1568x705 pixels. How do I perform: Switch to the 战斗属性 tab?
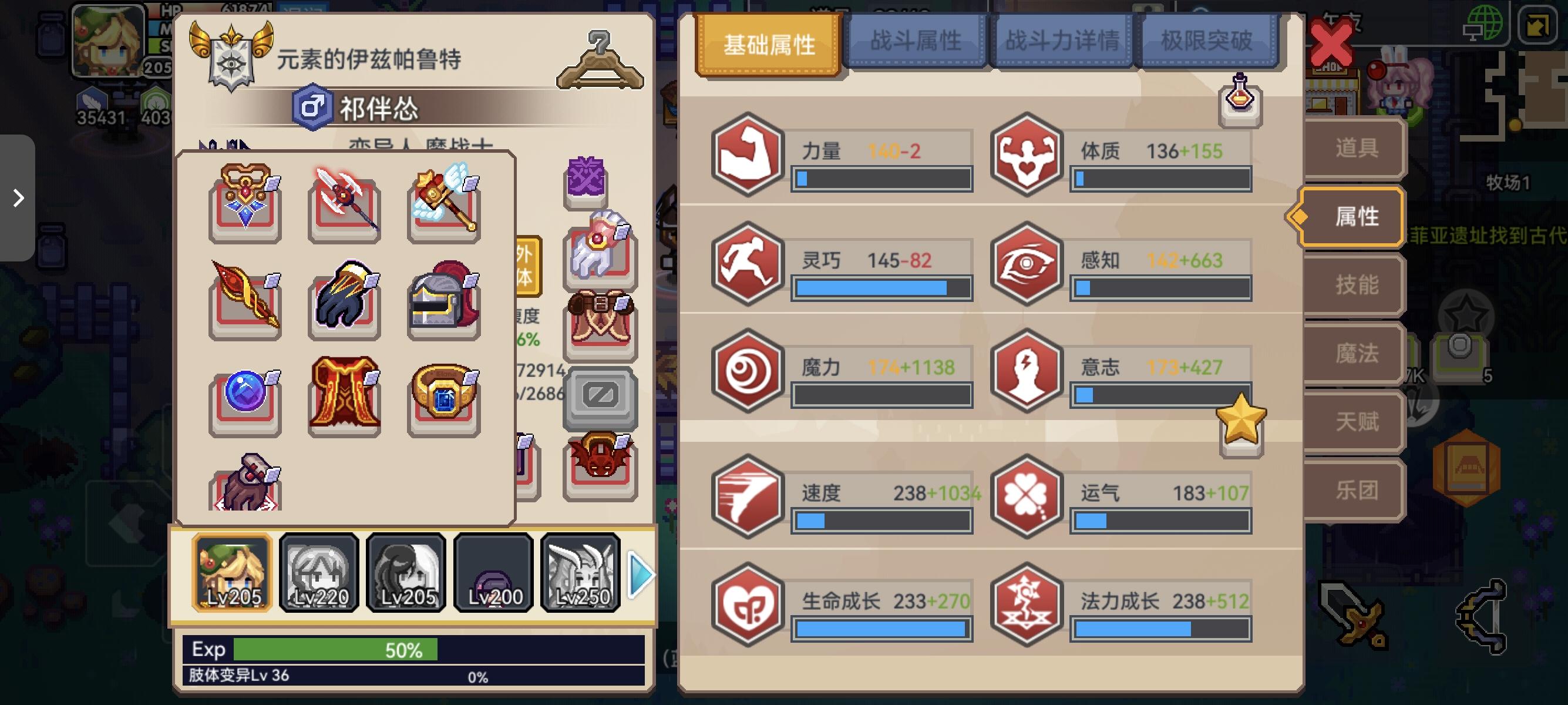tap(917, 40)
